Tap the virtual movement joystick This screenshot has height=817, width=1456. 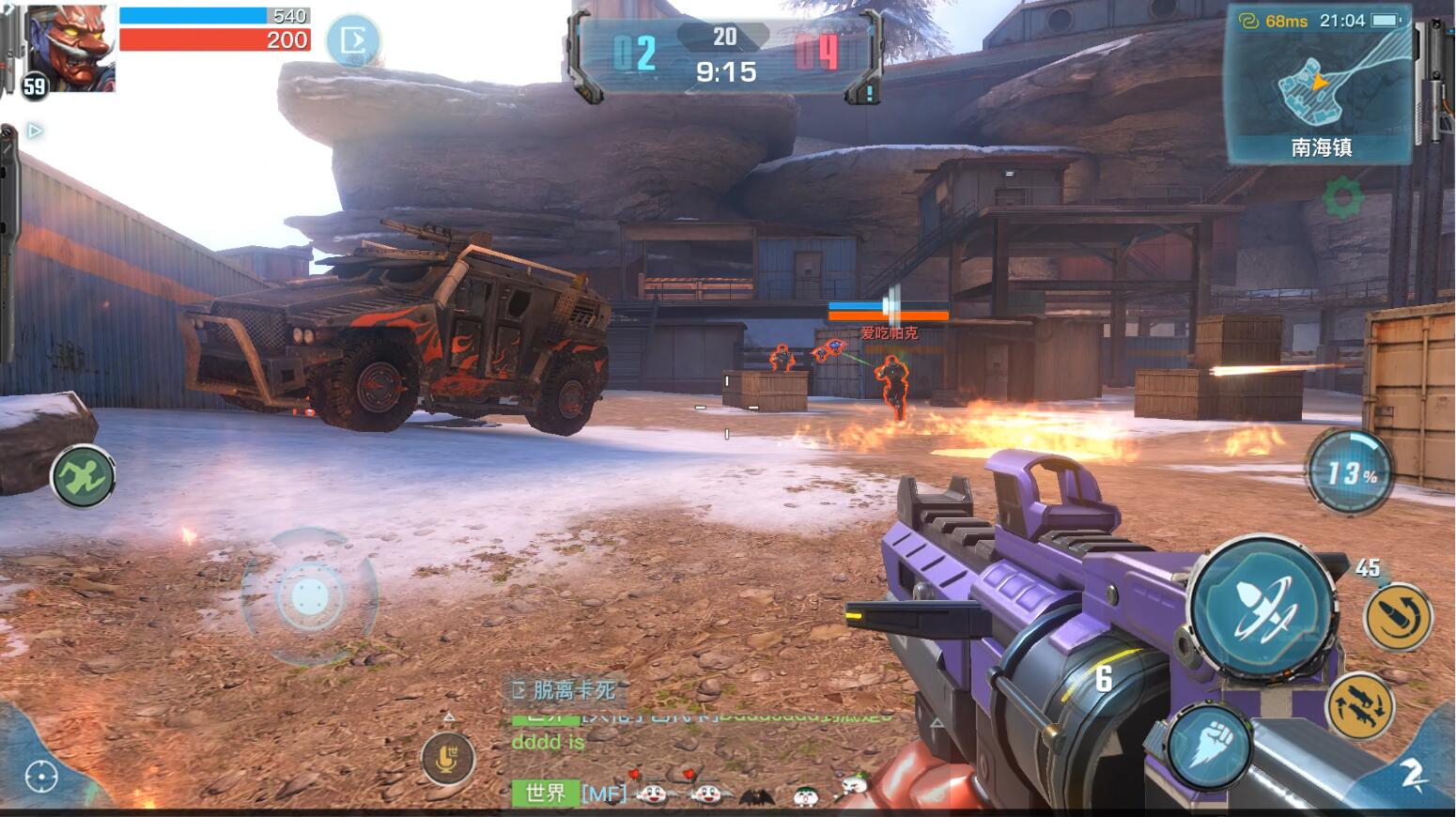click(309, 595)
